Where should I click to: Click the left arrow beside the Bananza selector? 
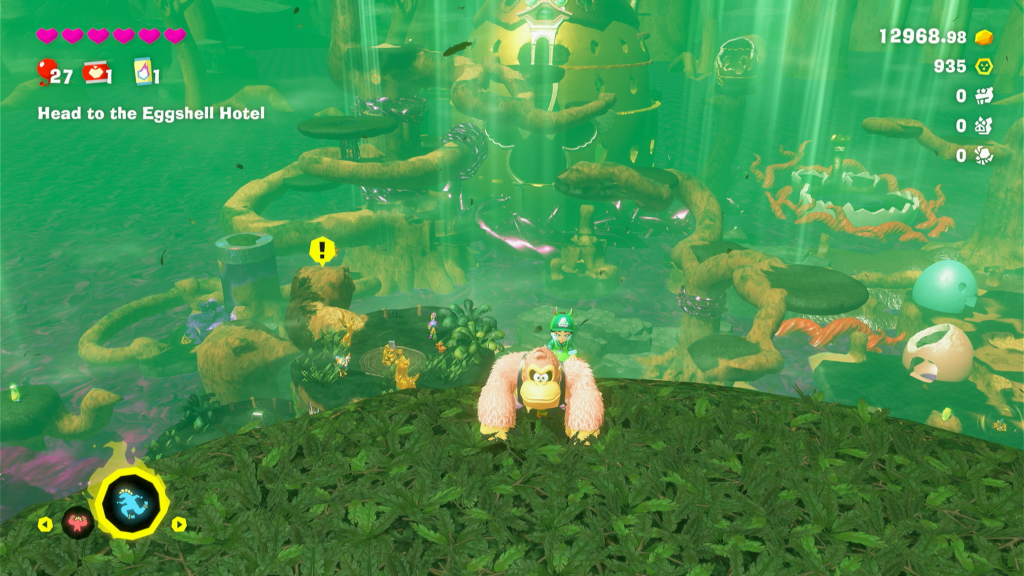pos(45,524)
